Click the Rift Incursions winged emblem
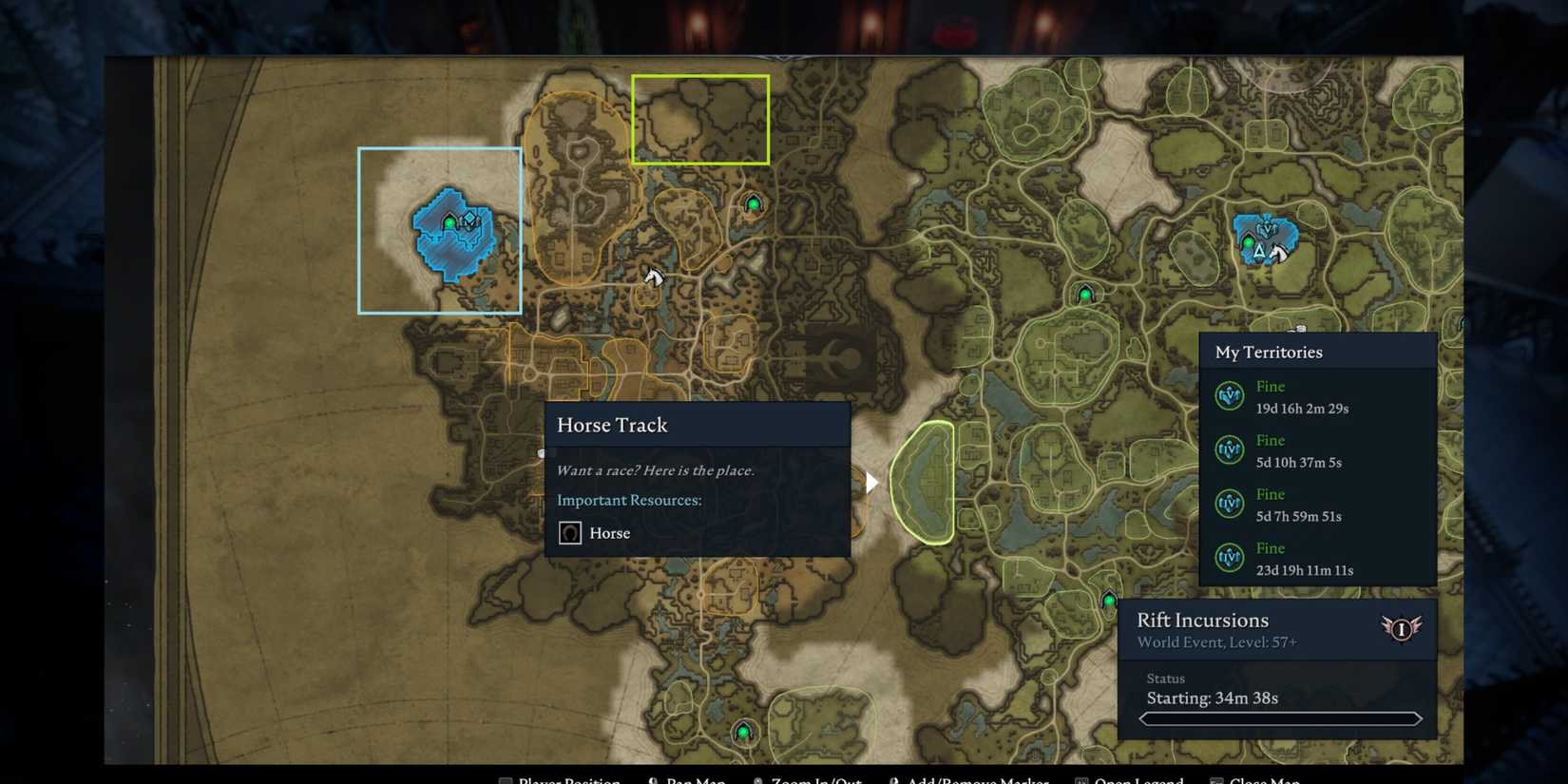Image resolution: width=1568 pixels, height=784 pixels. (x=1400, y=627)
